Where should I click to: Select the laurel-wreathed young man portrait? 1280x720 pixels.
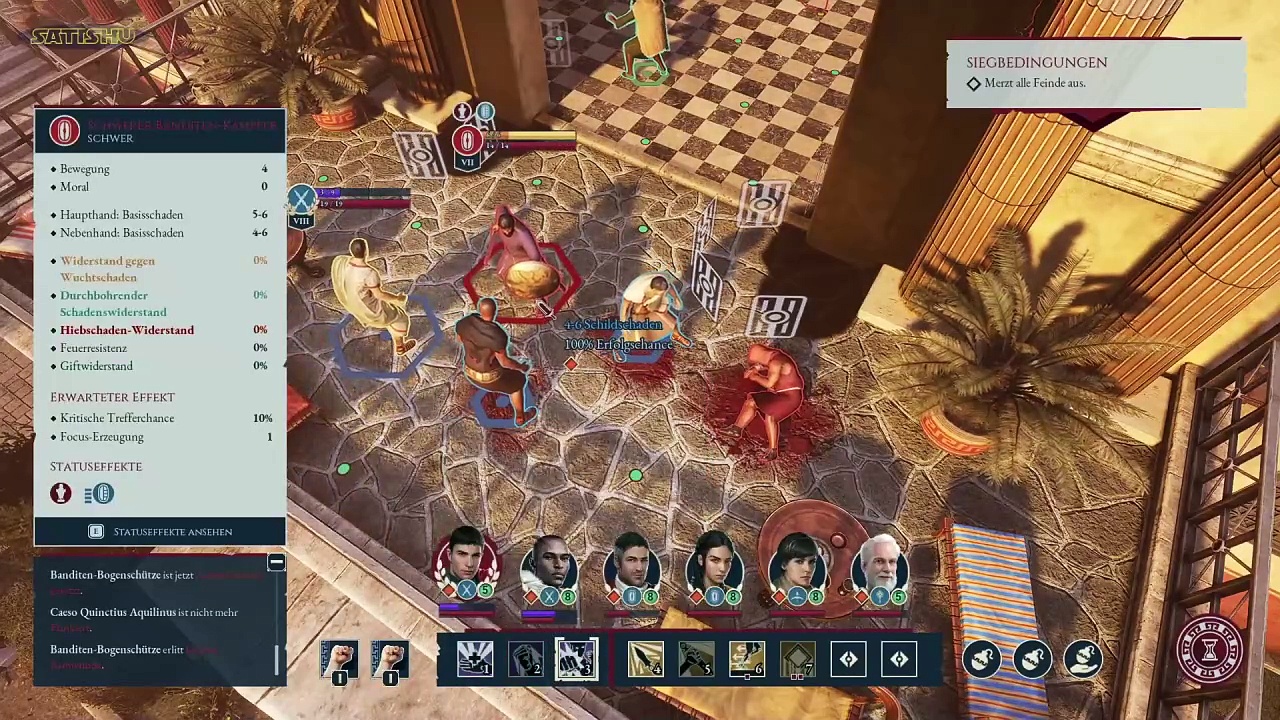[466, 567]
